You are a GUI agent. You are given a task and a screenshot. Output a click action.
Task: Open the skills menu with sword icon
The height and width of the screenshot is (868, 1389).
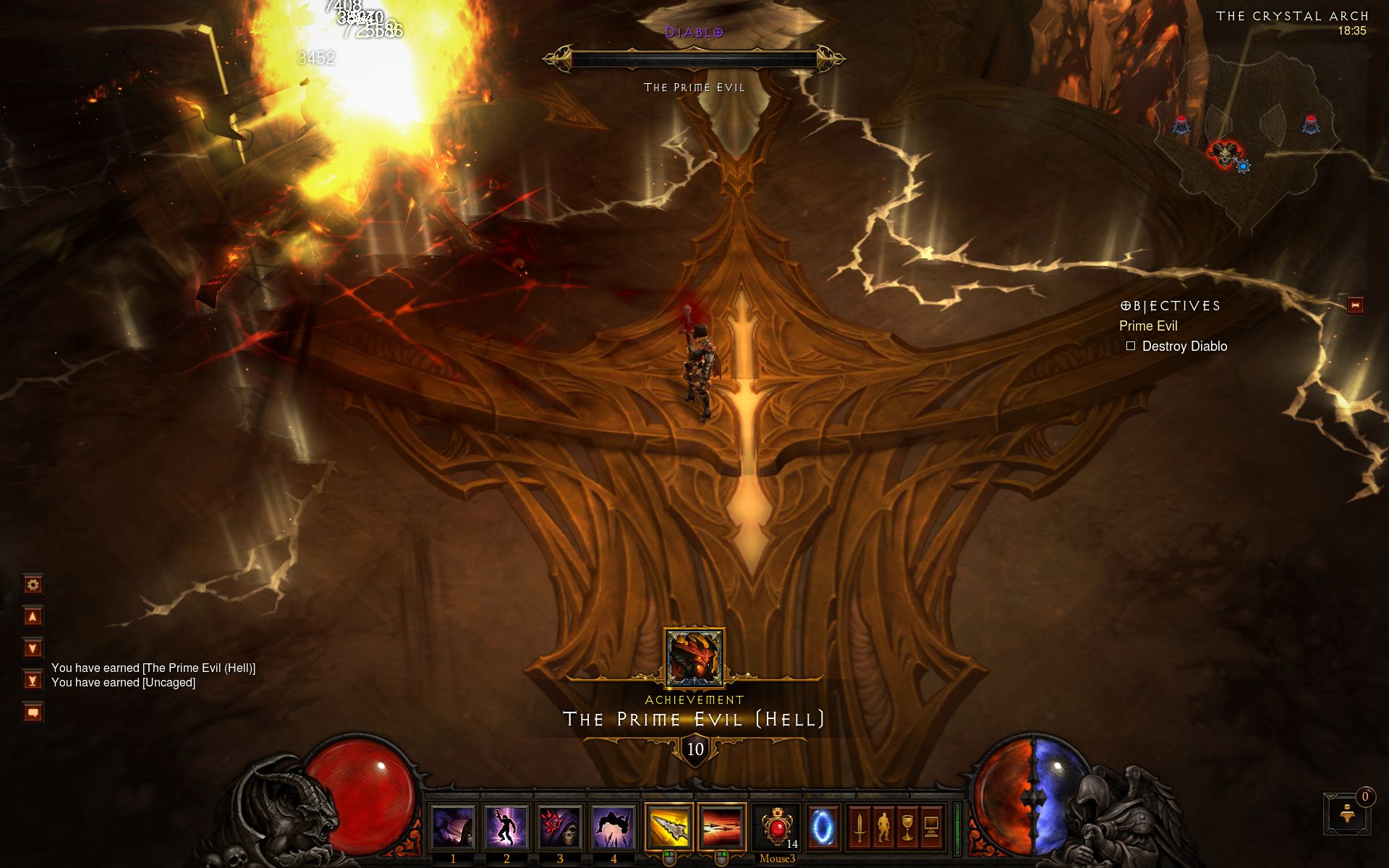(x=859, y=827)
